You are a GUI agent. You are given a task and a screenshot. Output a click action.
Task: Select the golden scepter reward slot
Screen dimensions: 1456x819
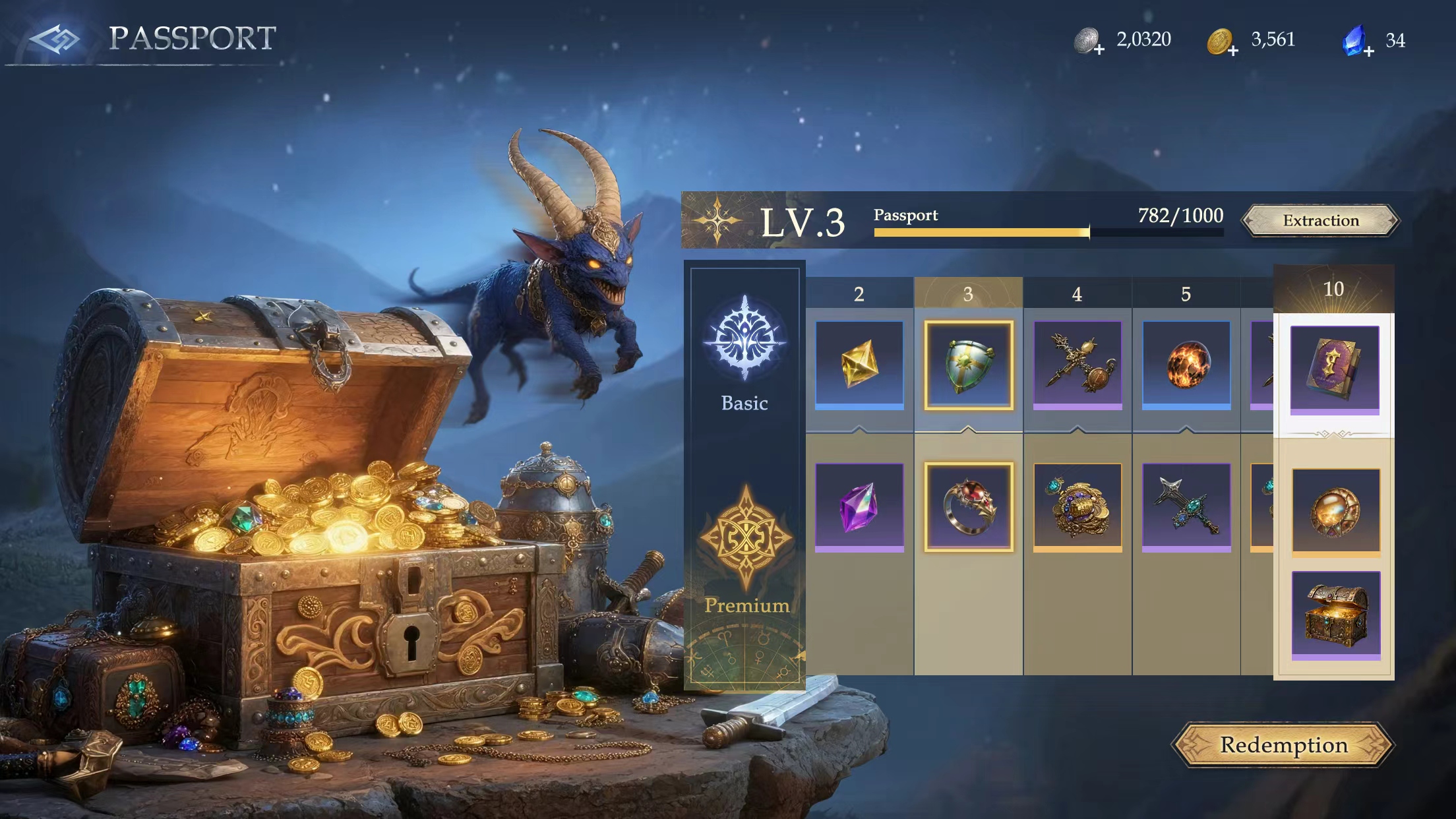[1077, 365]
